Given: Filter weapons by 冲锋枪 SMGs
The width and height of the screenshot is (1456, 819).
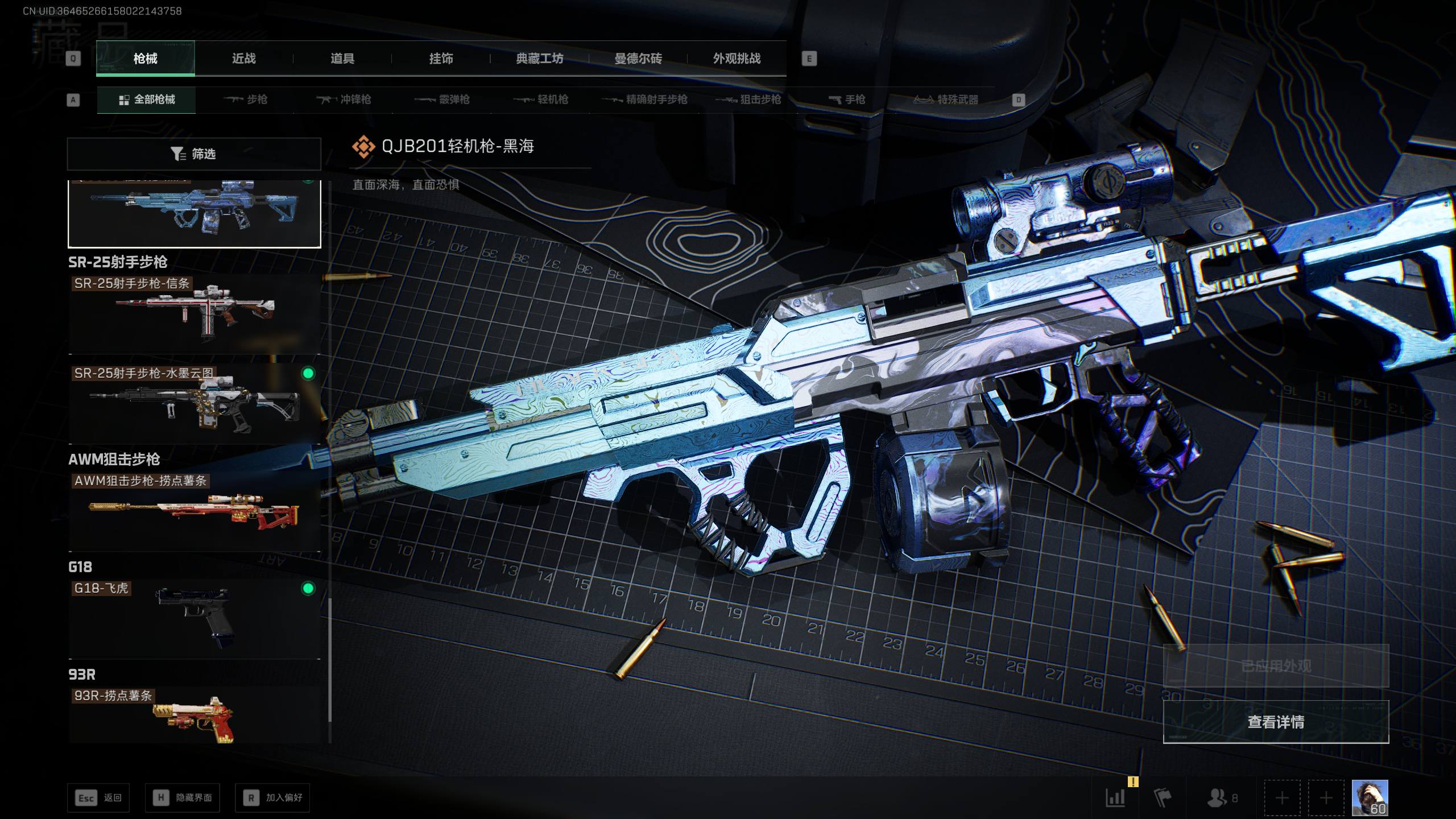Looking at the screenshot, I should click(344, 100).
